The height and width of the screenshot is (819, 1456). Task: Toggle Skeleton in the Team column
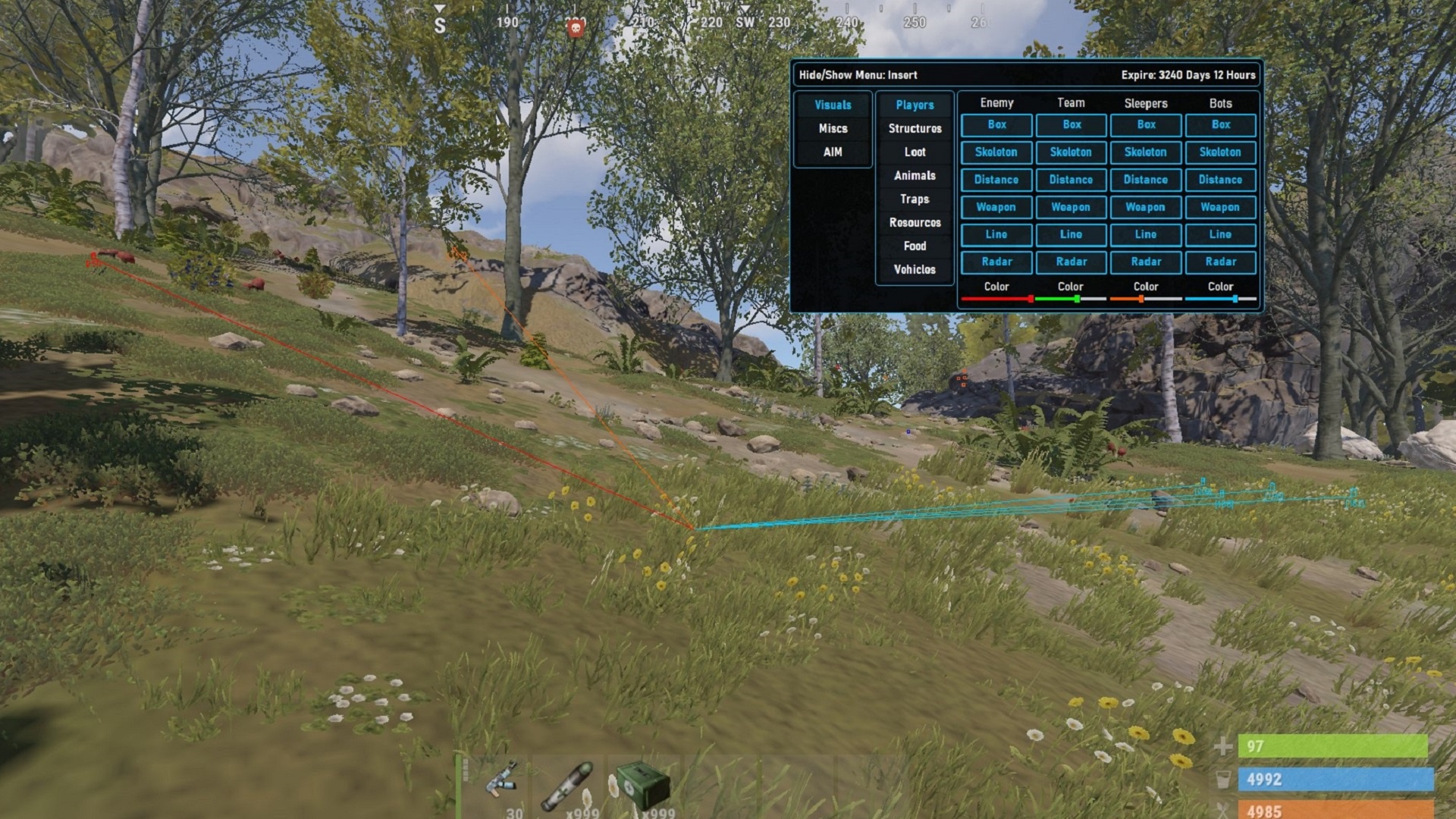pos(1071,152)
